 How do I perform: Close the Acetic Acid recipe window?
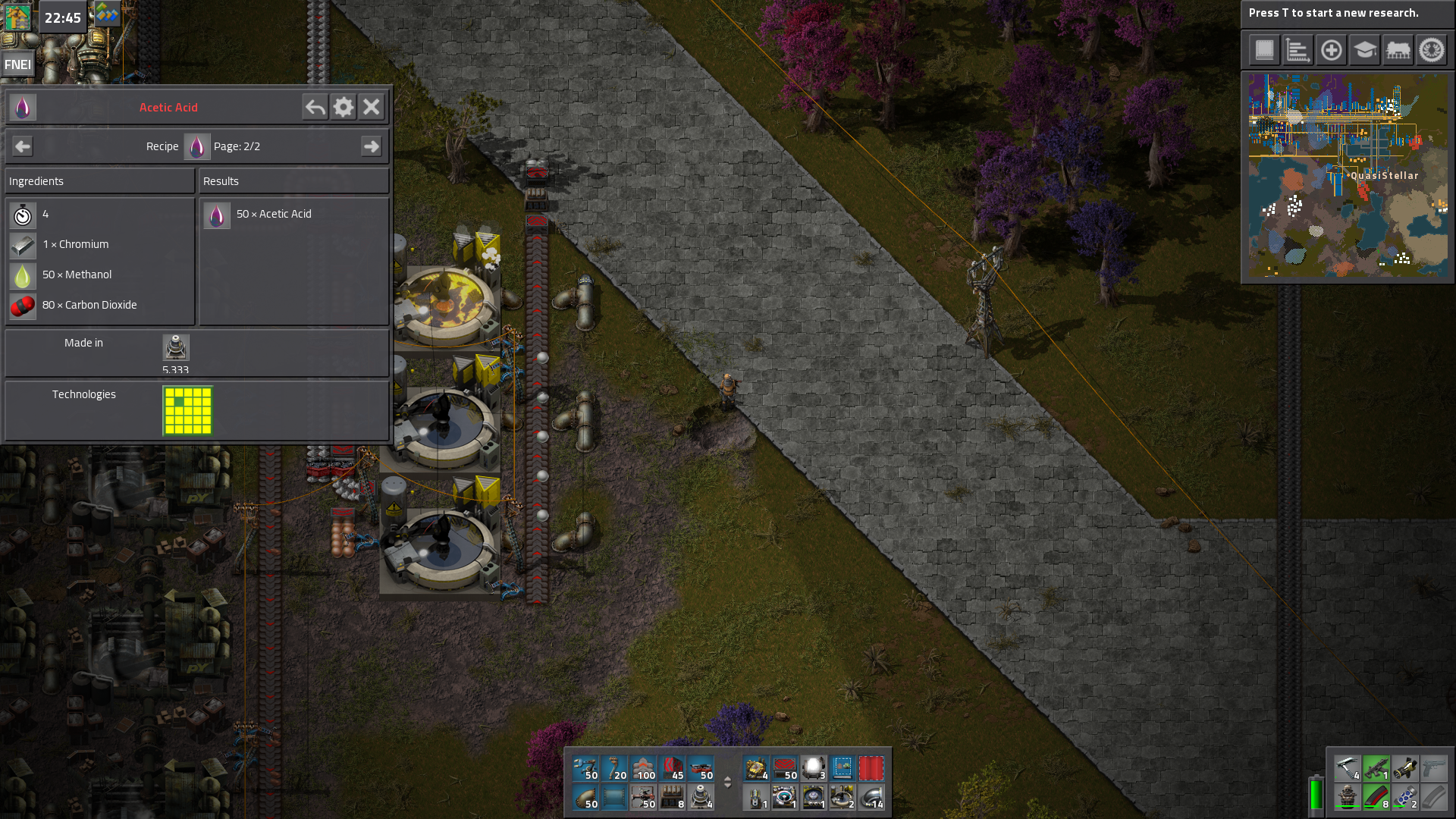pos(371,107)
